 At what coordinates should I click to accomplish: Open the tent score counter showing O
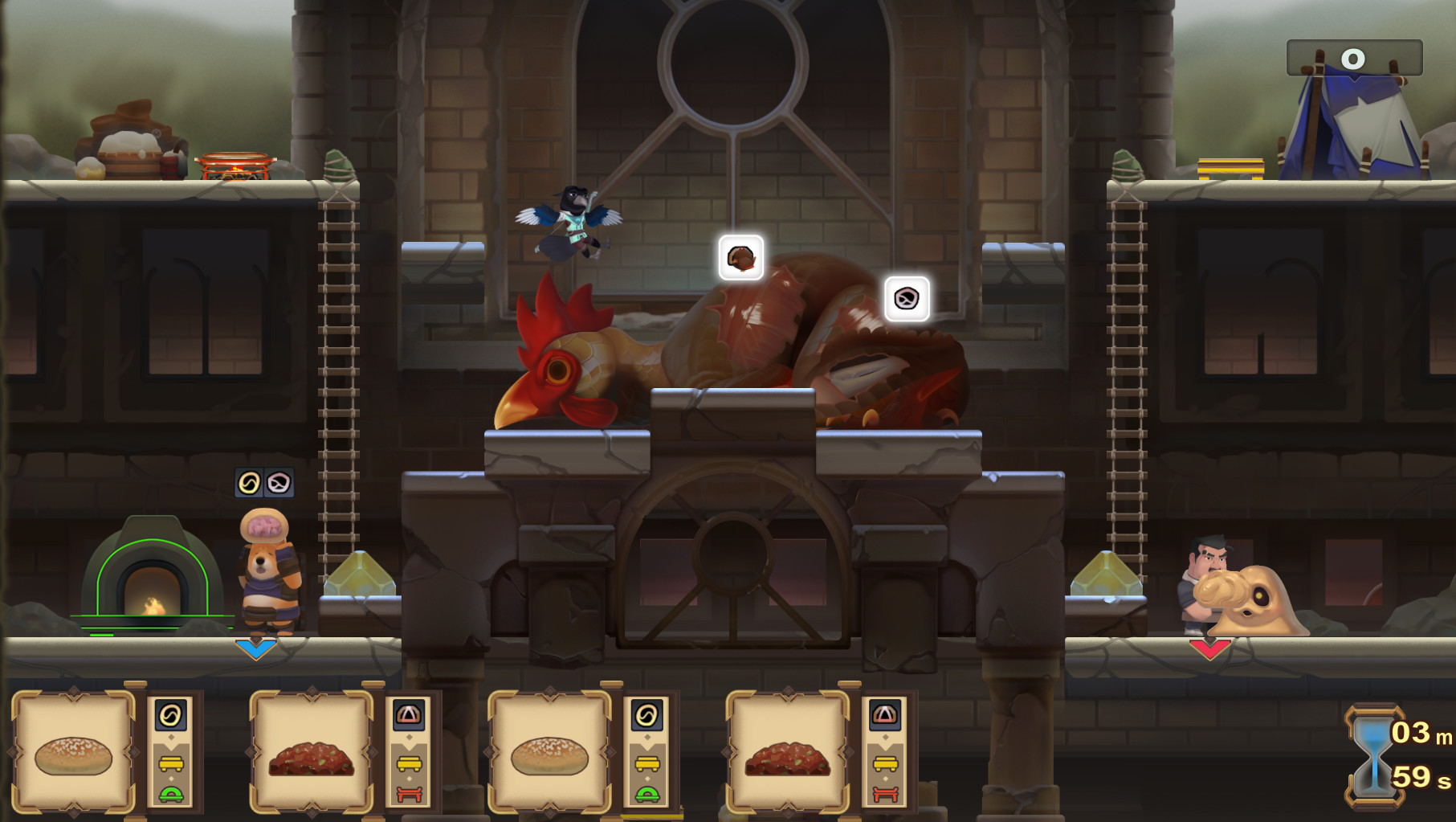1351,56
